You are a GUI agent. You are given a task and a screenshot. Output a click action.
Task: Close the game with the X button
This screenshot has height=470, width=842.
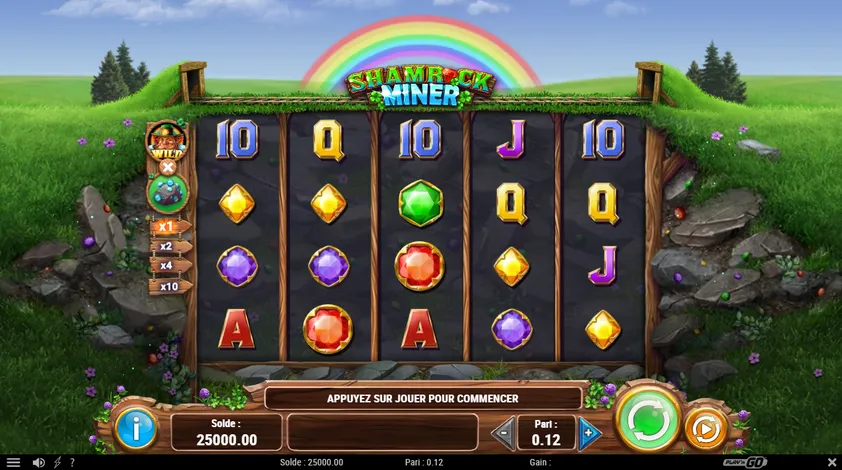[832, 462]
